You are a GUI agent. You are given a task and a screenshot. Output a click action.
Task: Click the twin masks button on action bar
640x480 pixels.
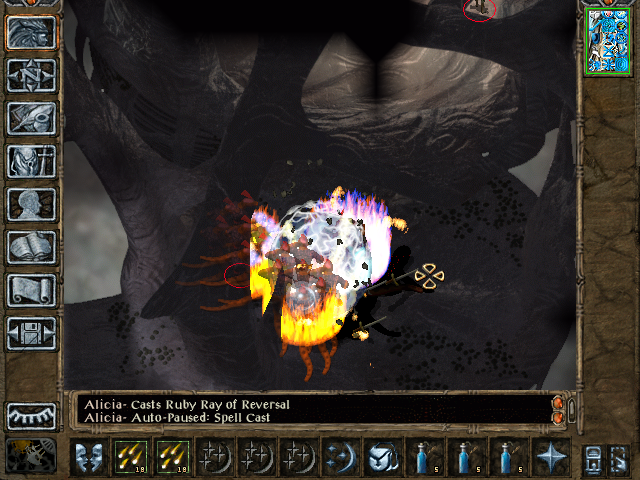tap(89, 457)
